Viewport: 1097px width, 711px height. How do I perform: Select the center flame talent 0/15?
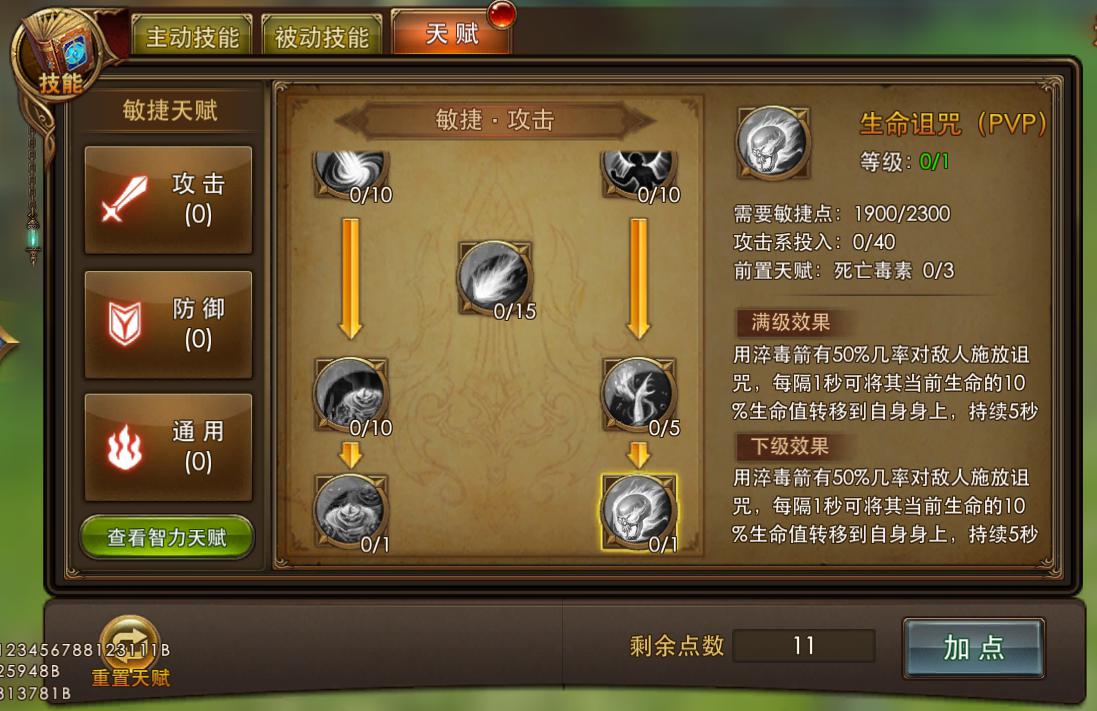[494, 277]
